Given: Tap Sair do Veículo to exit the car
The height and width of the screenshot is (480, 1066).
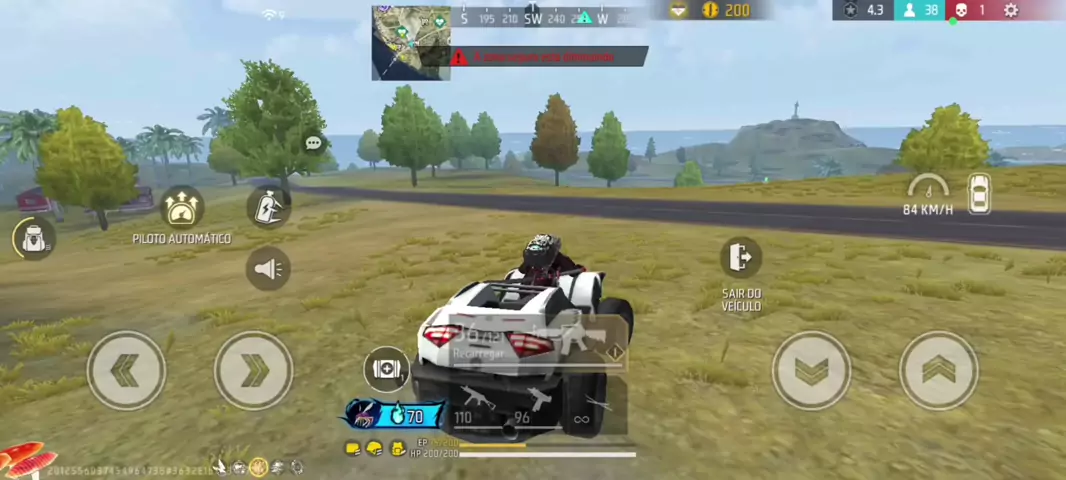Looking at the screenshot, I should tap(740, 258).
